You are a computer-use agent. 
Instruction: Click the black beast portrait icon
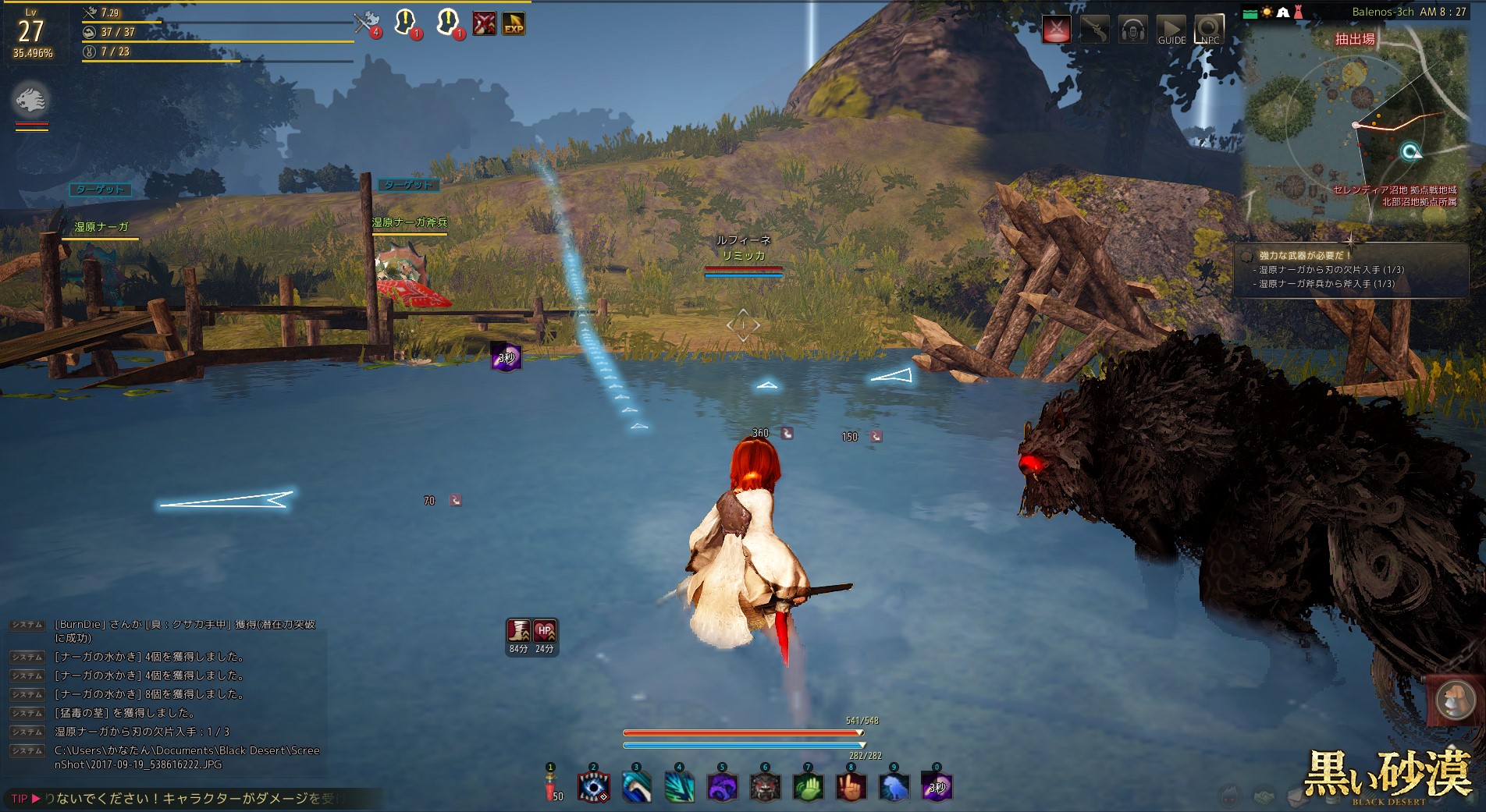click(x=31, y=100)
